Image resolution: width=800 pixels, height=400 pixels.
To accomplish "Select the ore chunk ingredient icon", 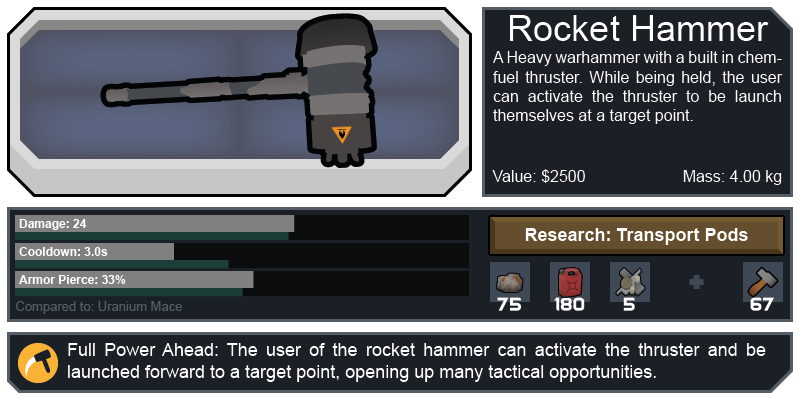I will tap(509, 281).
